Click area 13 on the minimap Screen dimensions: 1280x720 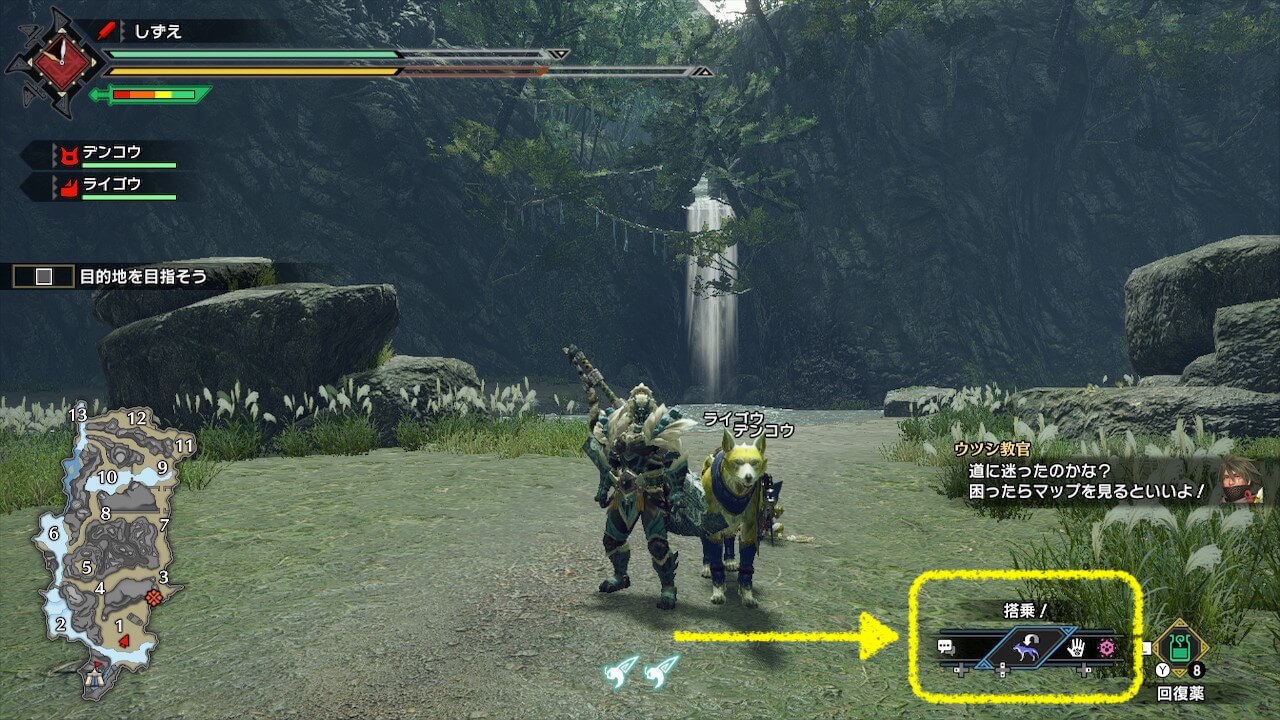(78, 415)
